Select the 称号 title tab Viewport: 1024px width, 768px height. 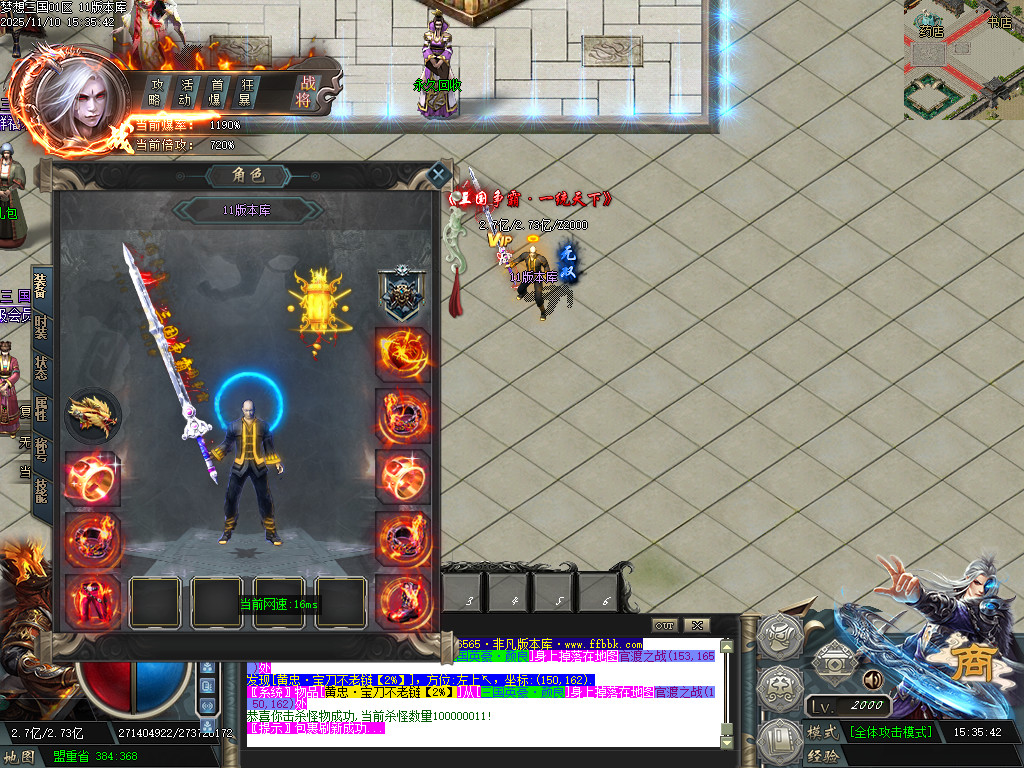point(41,448)
